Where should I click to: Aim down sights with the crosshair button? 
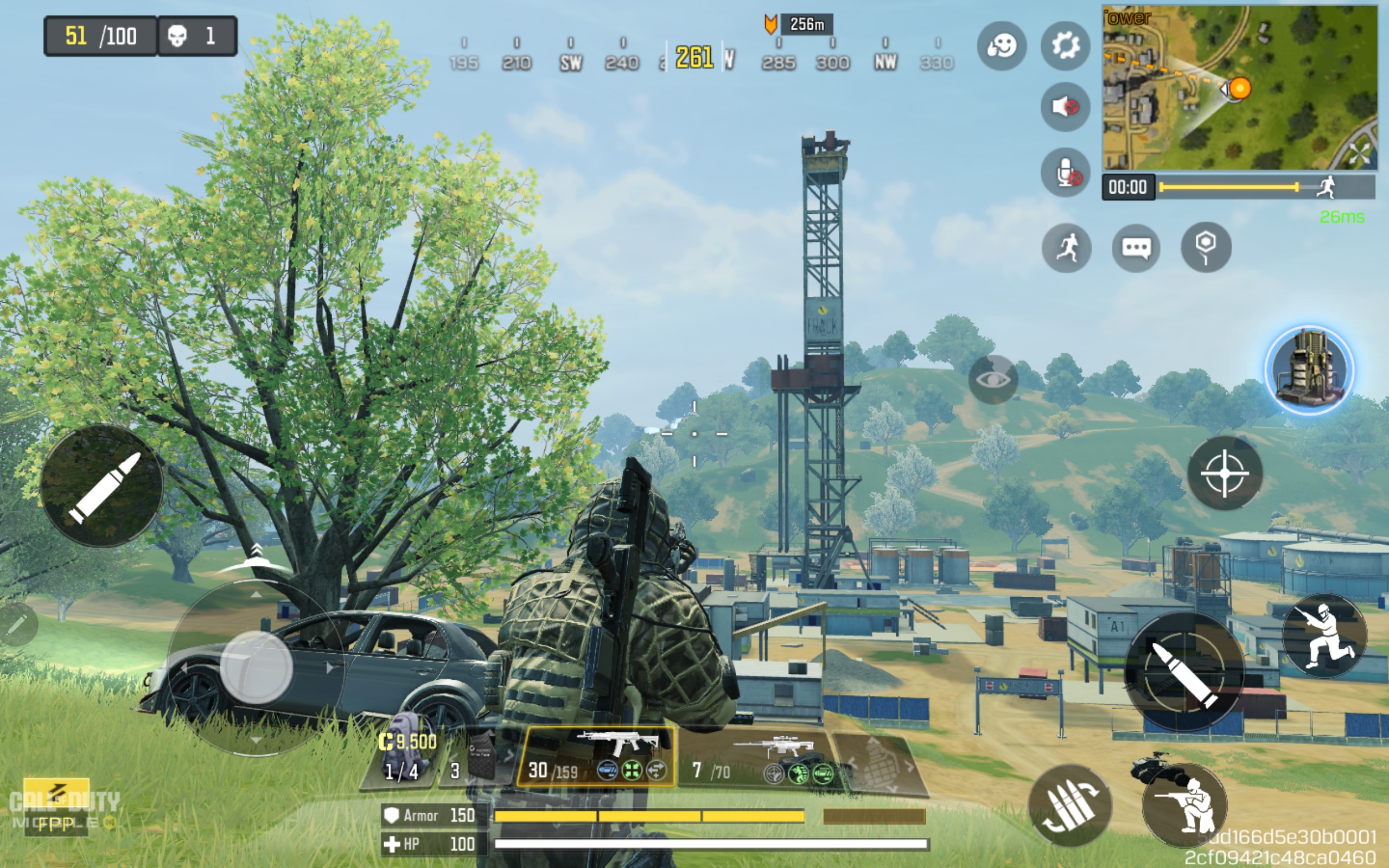tap(1224, 473)
